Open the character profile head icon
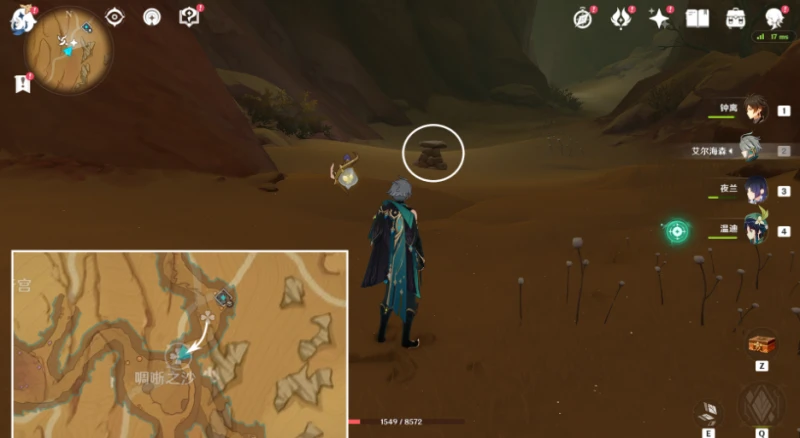This screenshot has width=800, height=438. click(x=774, y=18)
